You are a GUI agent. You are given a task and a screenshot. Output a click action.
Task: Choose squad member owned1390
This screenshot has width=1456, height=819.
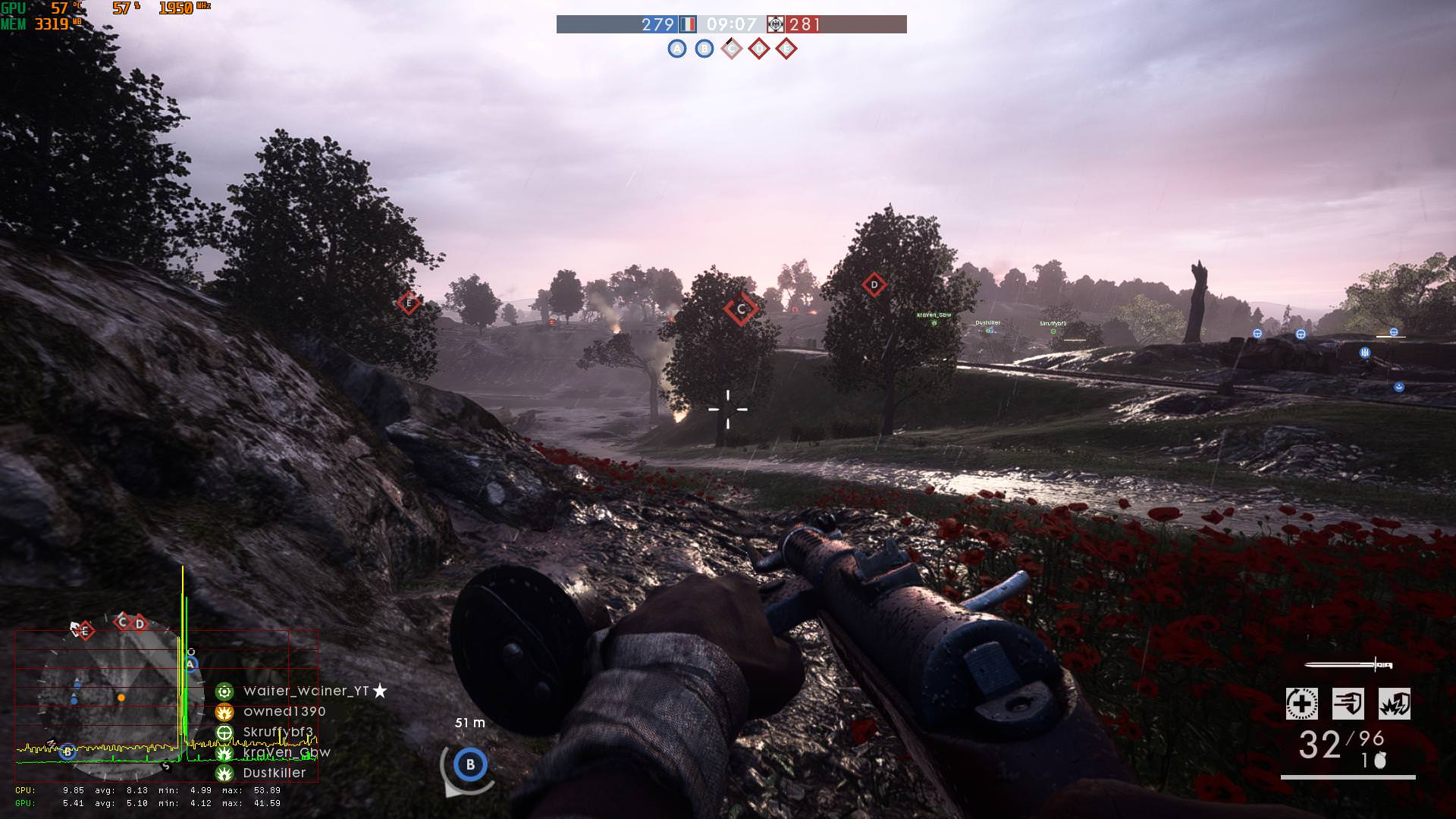click(284, 711)
